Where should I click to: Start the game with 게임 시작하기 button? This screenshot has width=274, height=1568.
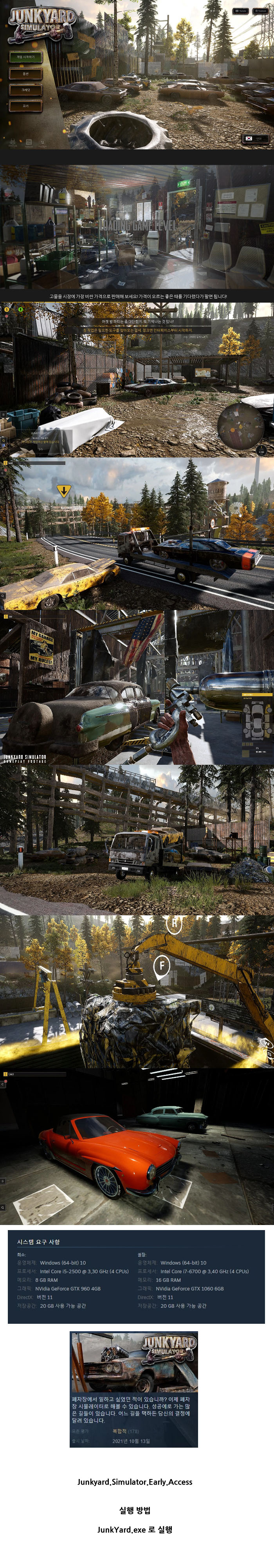coord(25,57)
